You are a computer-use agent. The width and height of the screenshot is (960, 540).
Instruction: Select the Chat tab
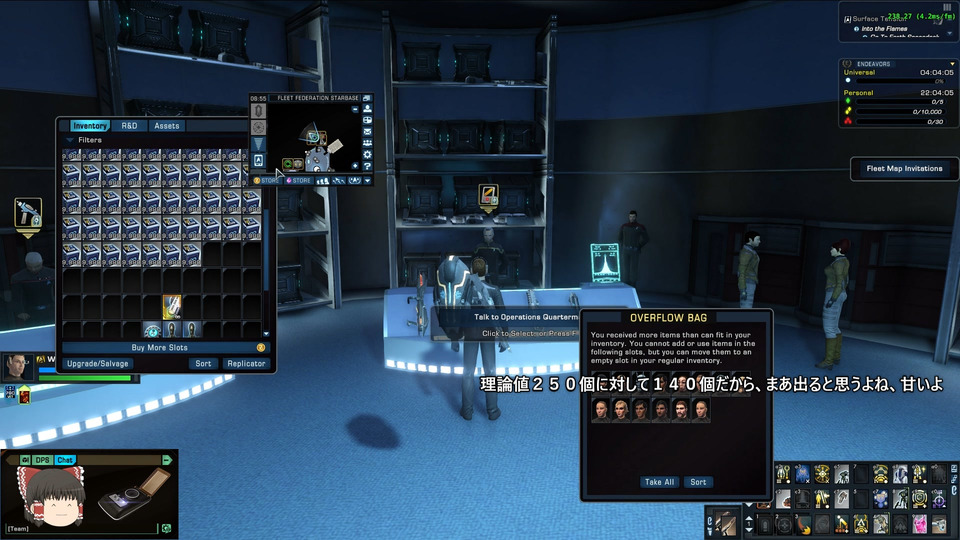(x=65, y=460)
